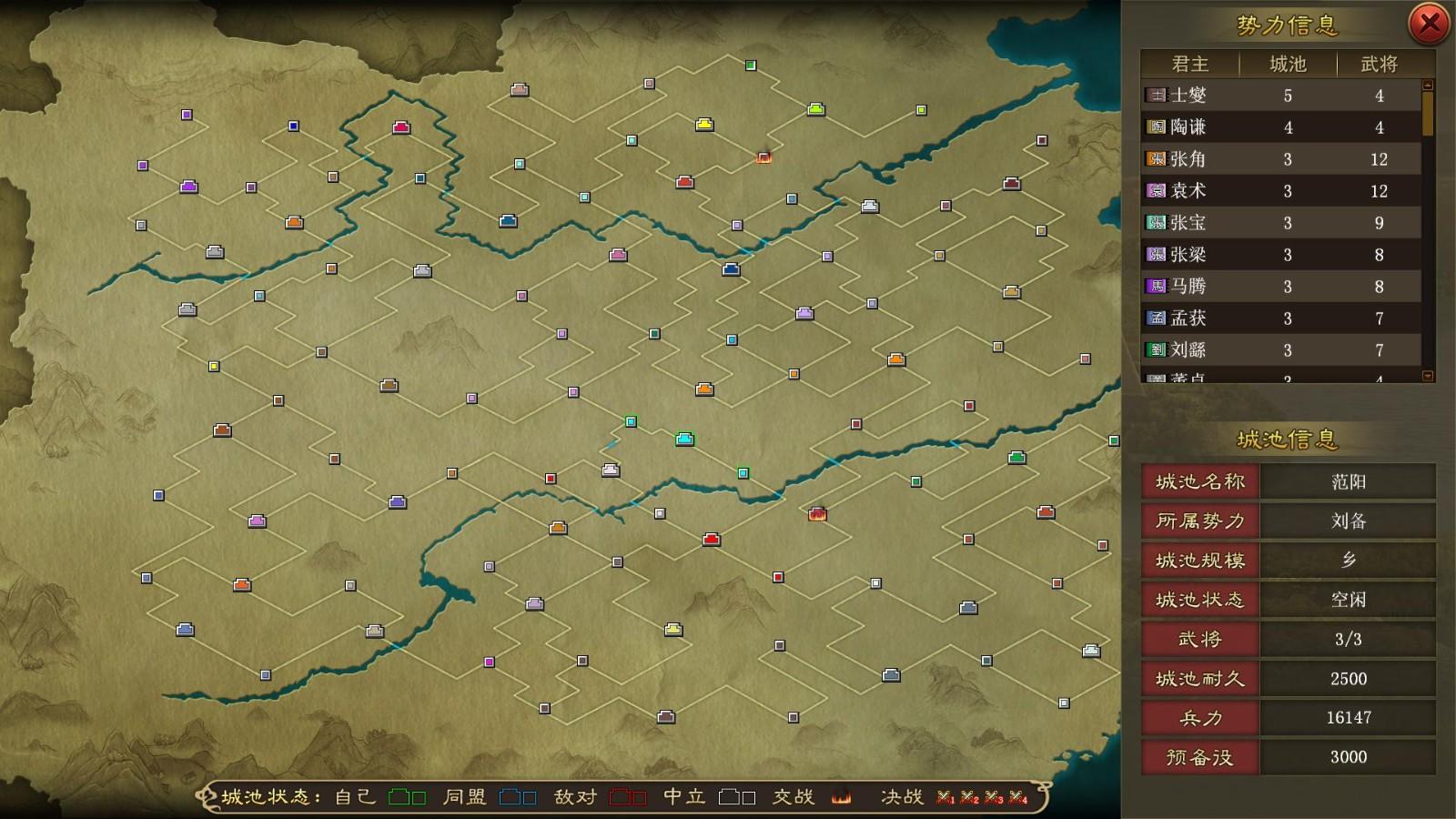1456x819 pixels.
Task: Click the green 自己 city icon in legend
Action: point(400,794)
